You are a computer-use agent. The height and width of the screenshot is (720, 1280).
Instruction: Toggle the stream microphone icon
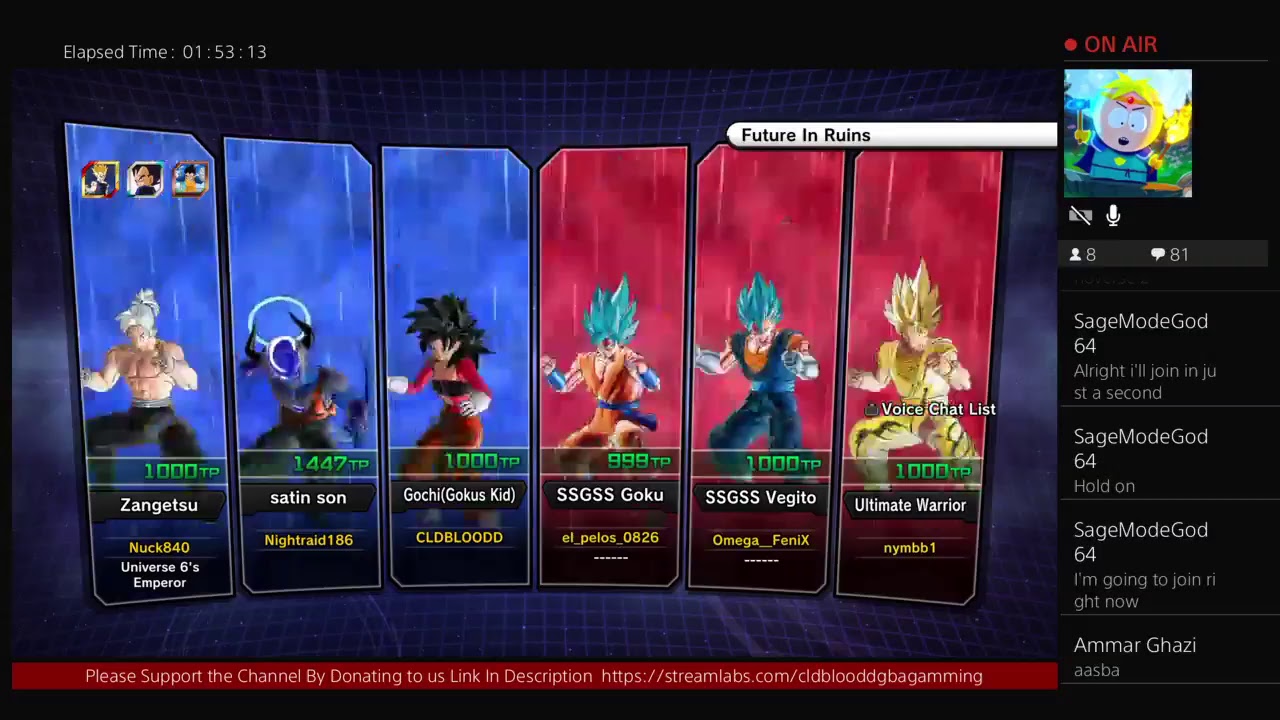coord(1113,216)
